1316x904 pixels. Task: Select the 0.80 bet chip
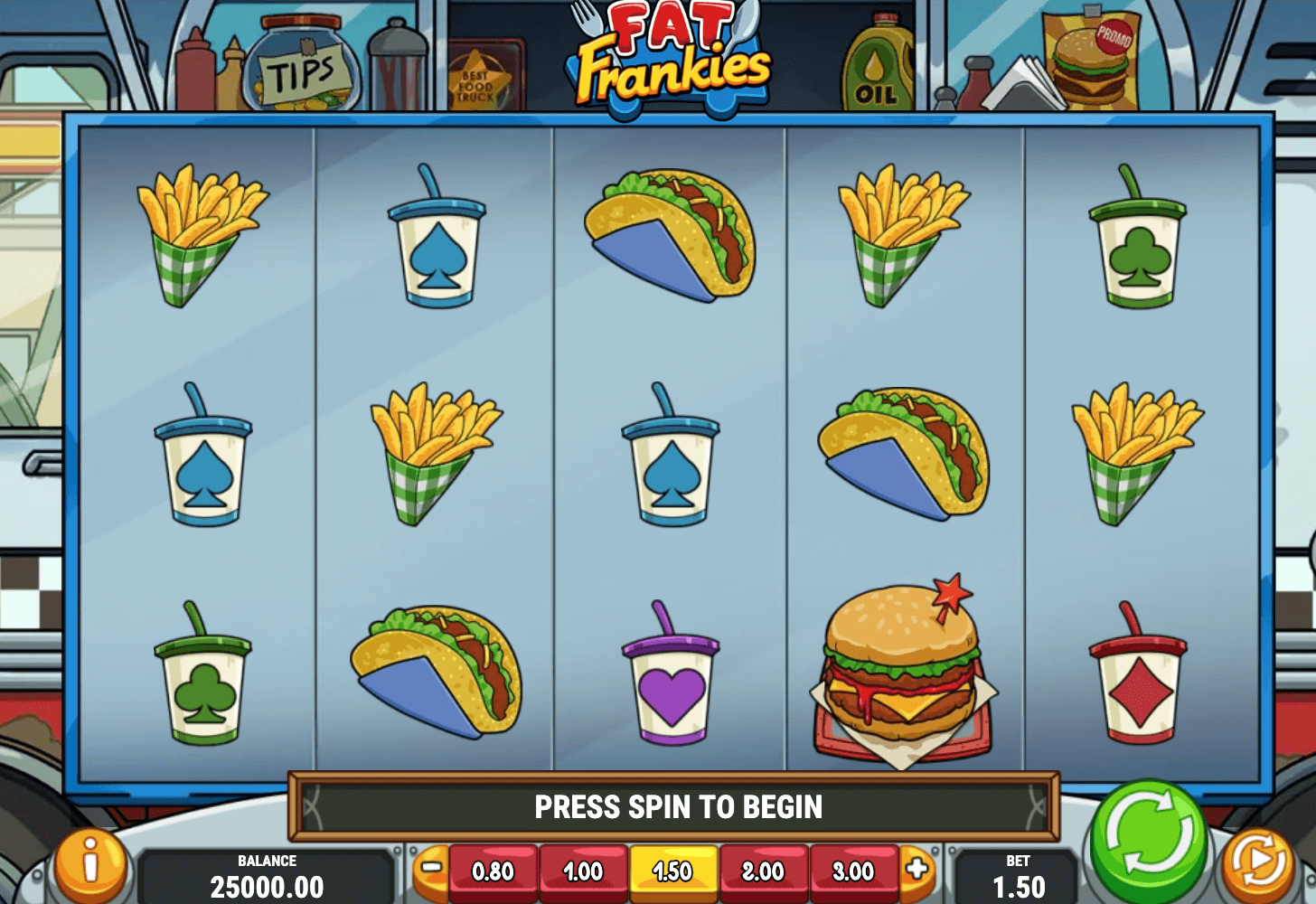[493, 871]
